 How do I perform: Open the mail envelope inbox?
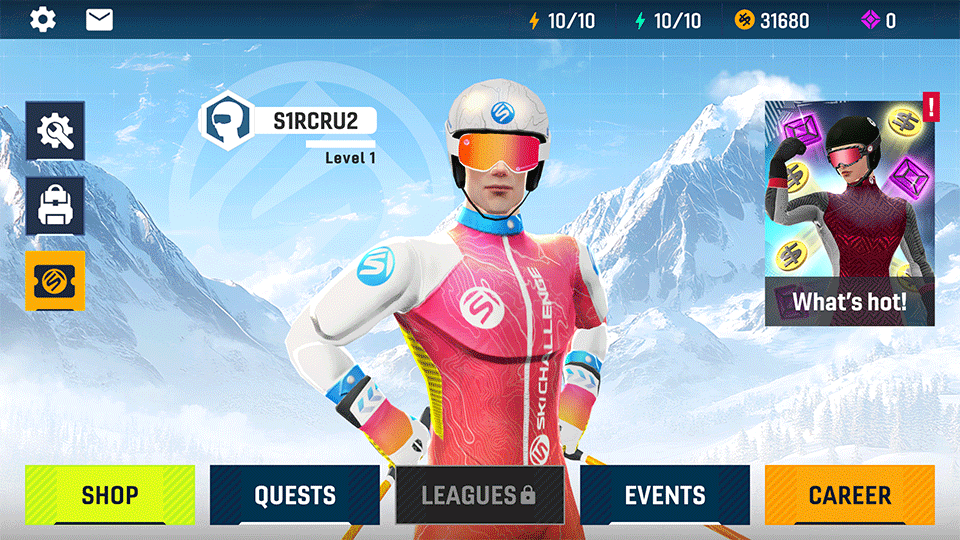99,19
